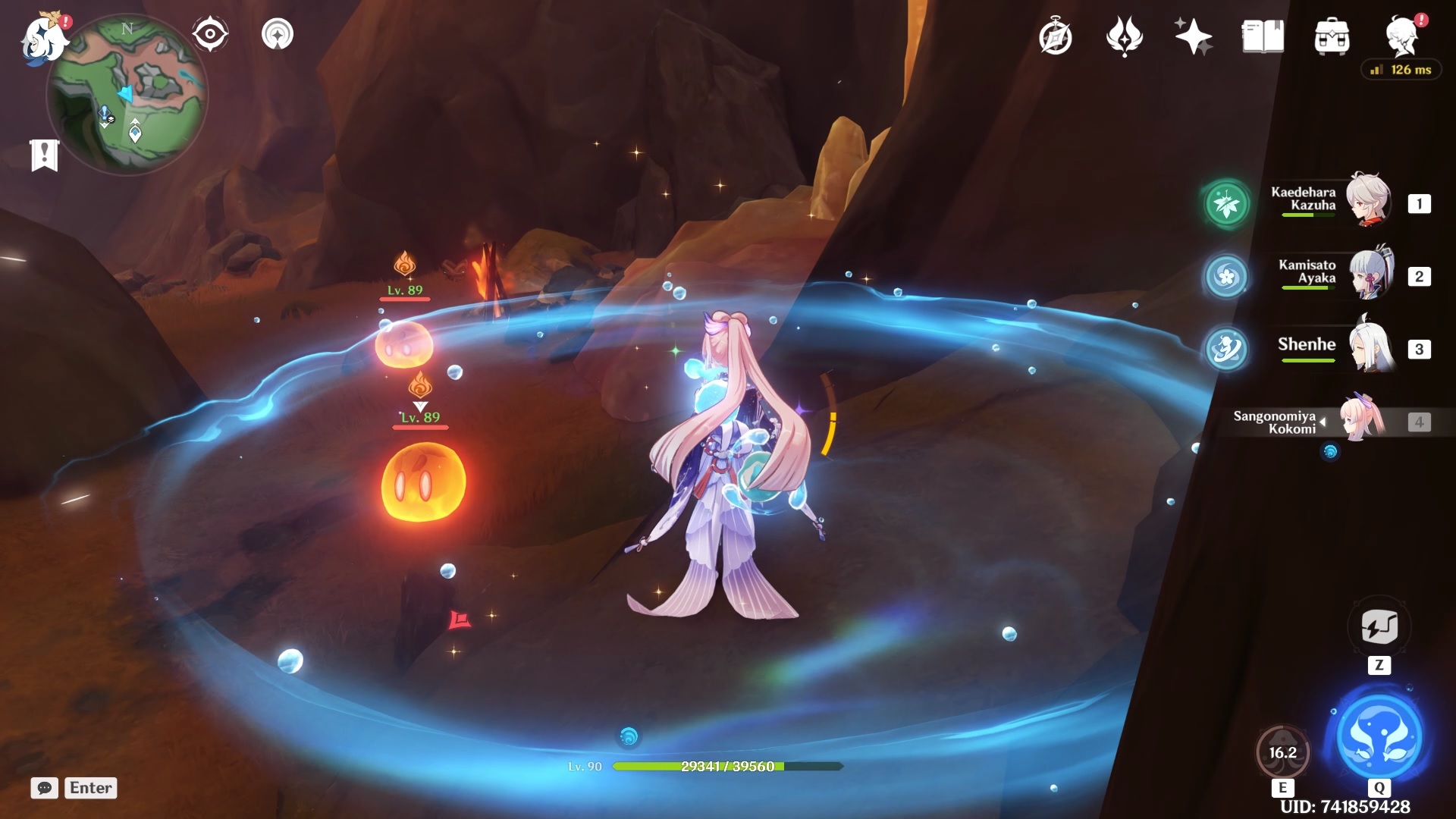Click the elemental sight eye icon near minimap
The height and width of the screenshot is (819, 1456).
[x=210, y=33]
